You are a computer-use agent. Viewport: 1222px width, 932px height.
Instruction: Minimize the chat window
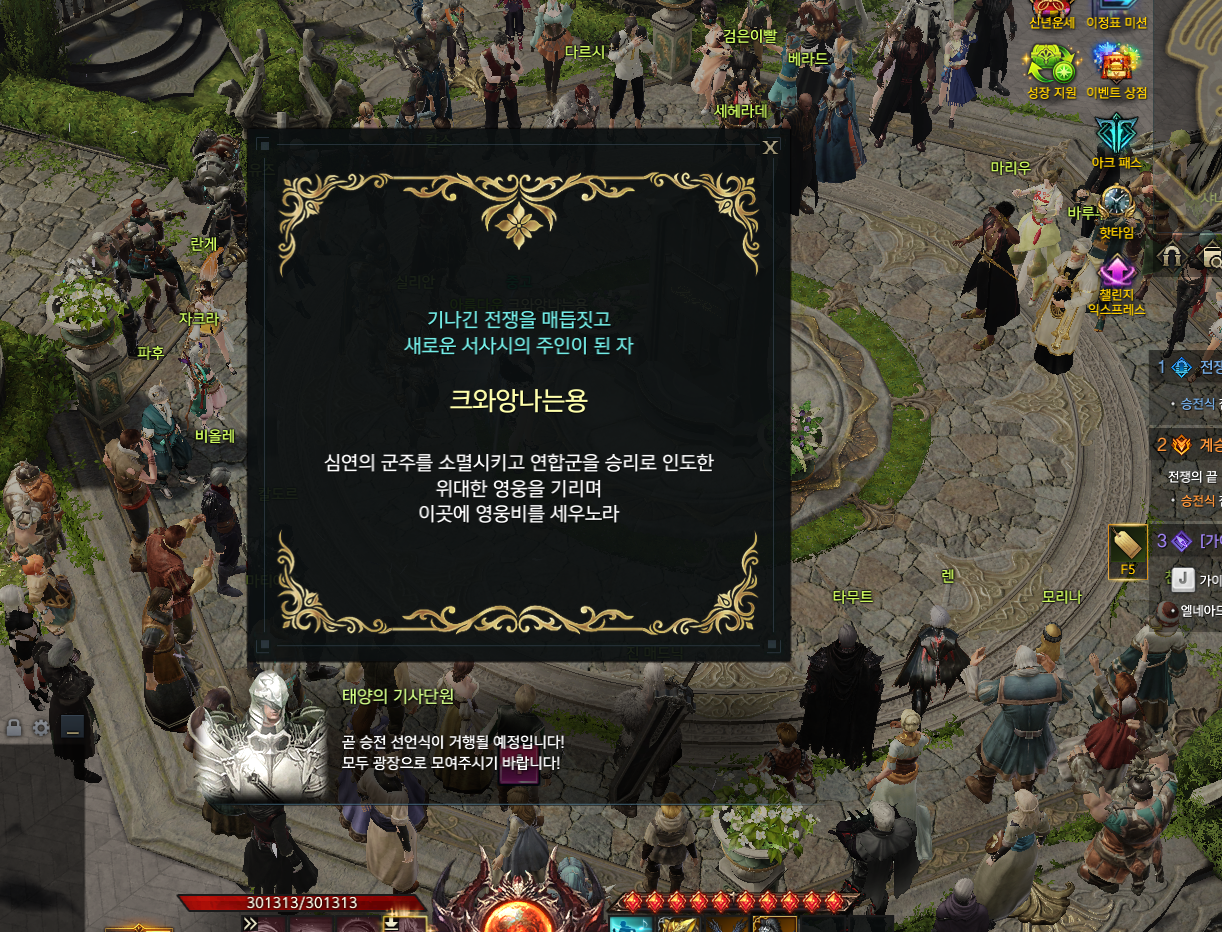point(71,727)
